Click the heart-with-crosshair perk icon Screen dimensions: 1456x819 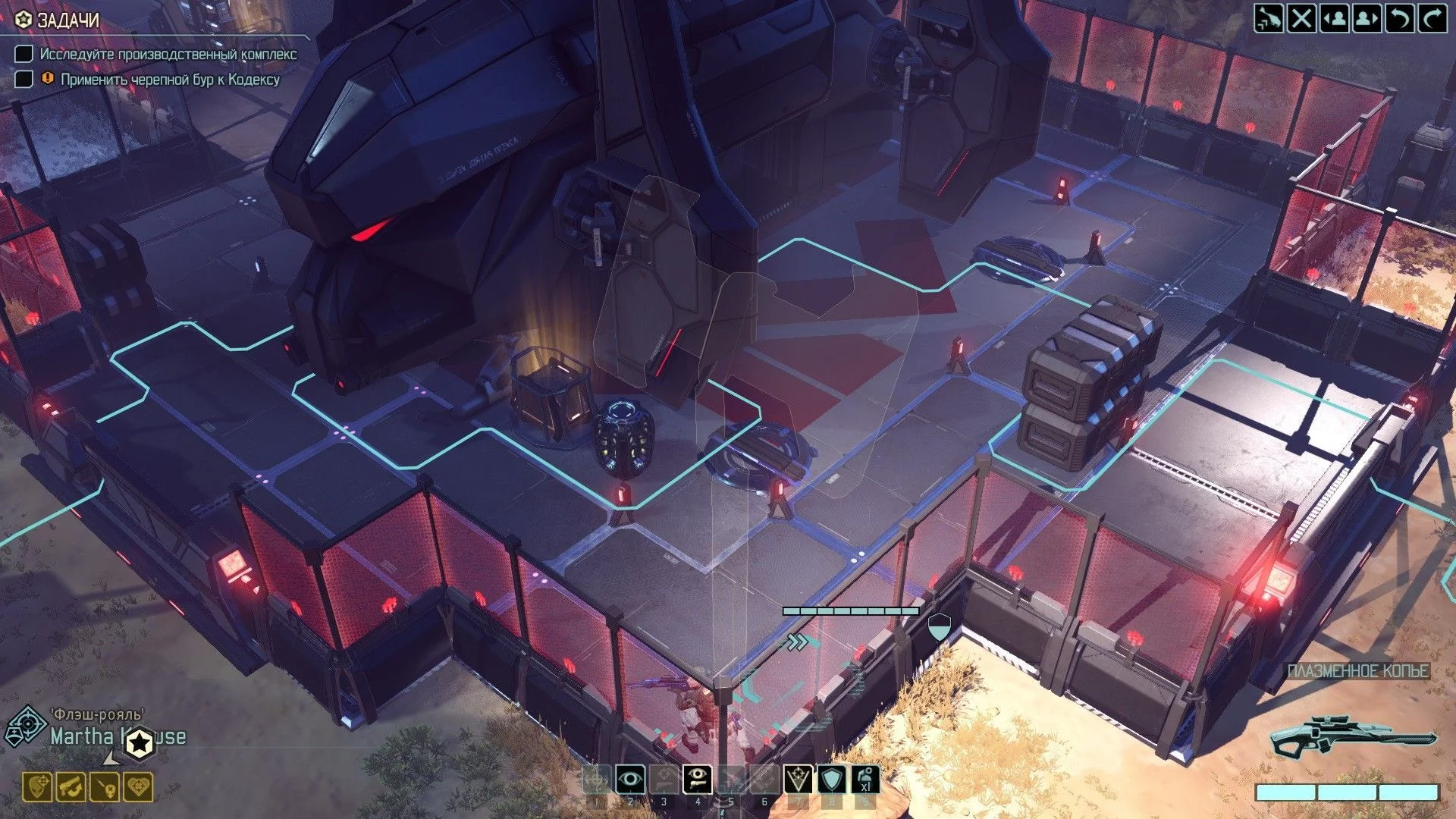click(138, 788)
